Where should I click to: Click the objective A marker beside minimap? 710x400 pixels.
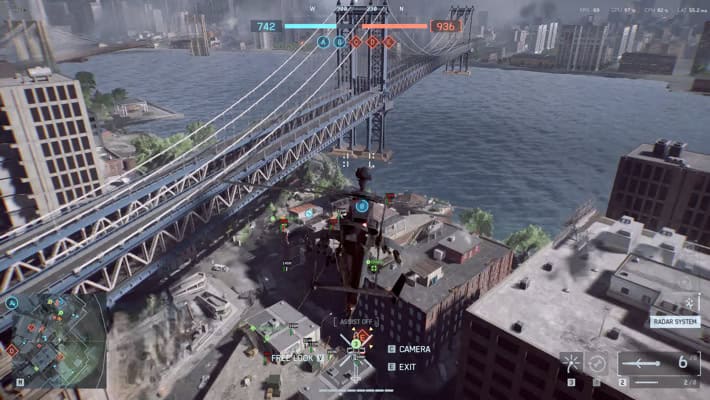(x=12, y=302)
